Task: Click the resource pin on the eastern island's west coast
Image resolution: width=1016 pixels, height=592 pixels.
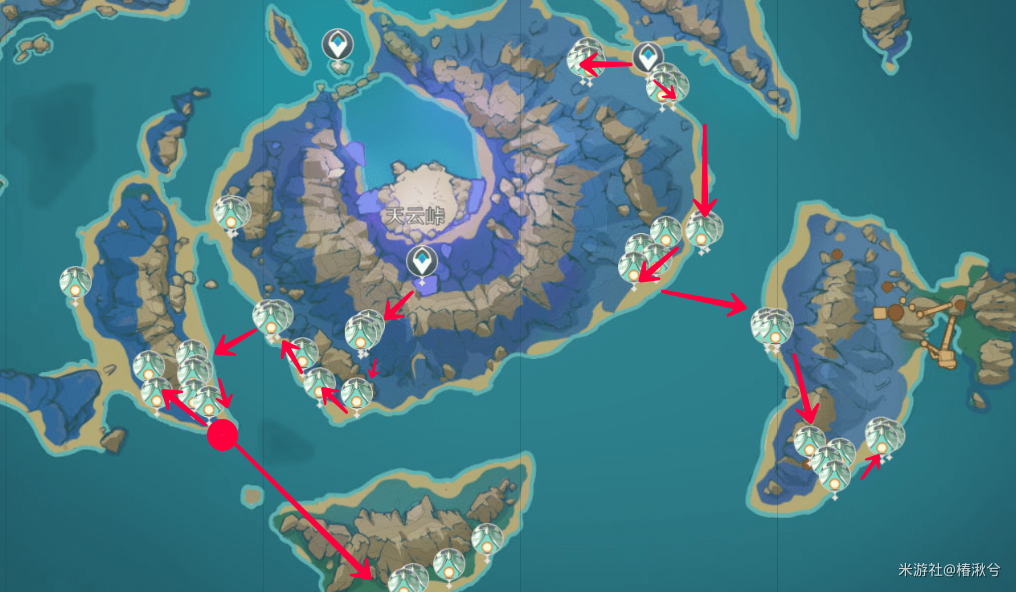Action: 772,327
